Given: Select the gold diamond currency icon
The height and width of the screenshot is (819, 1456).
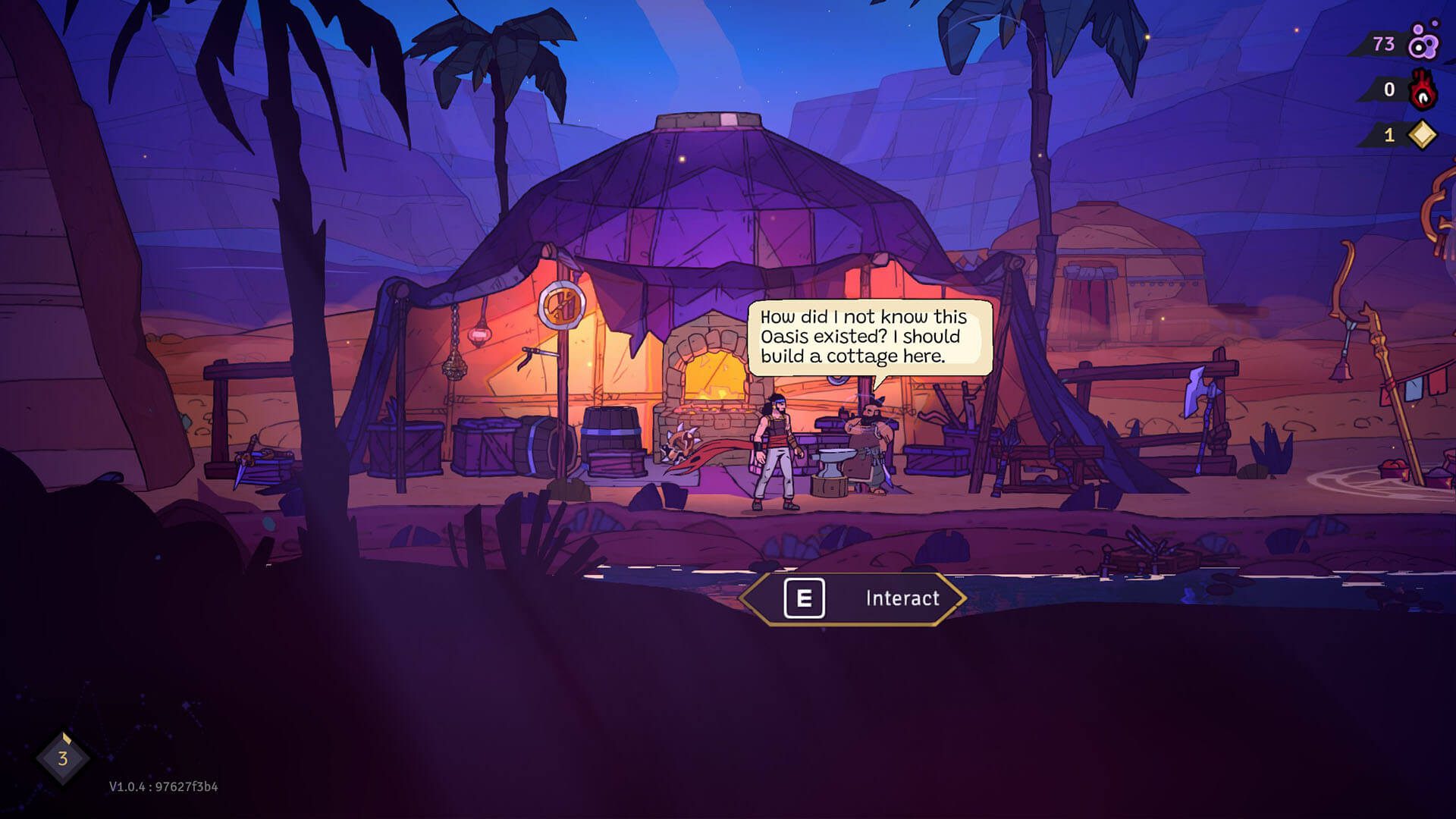Looking at the screenshot, I should [1422, 135].
